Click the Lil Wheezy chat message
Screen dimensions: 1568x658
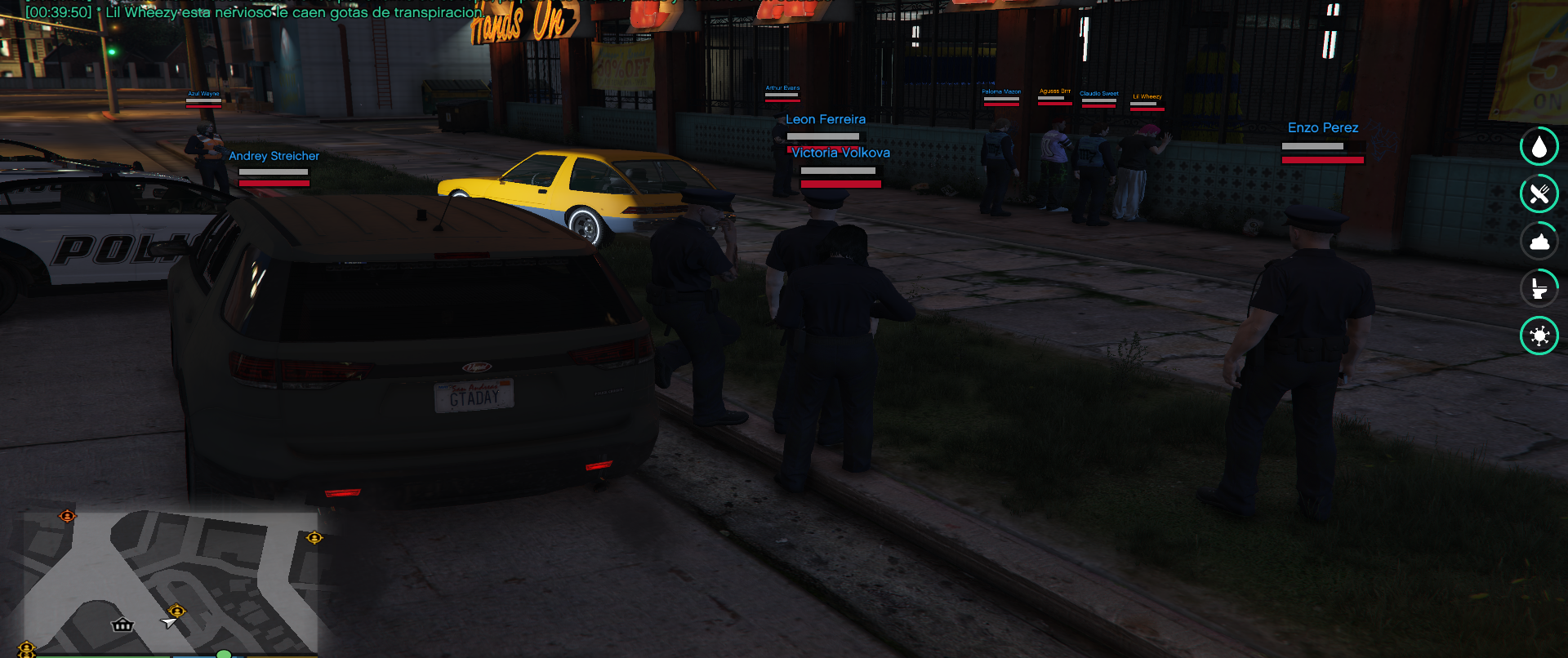click(x=294, y=12)
